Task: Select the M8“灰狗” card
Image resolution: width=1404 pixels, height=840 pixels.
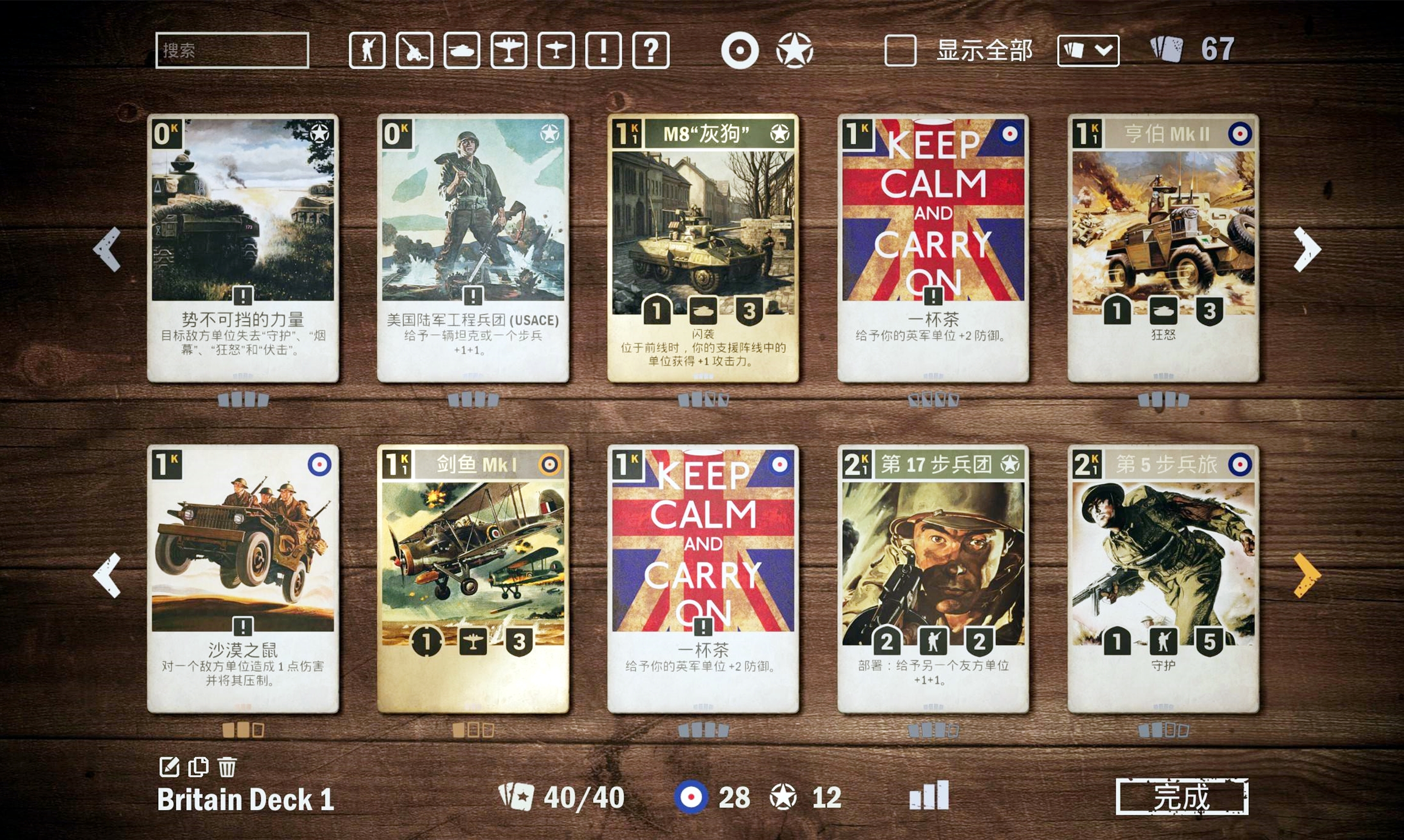Action: tap(703, 247)
